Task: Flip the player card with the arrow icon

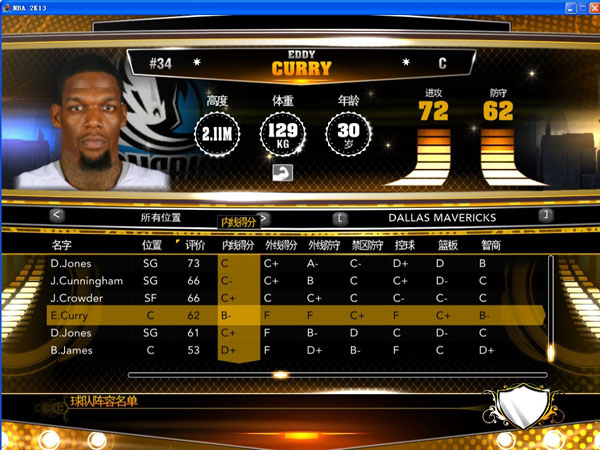Action: click(x=281, y=173)
